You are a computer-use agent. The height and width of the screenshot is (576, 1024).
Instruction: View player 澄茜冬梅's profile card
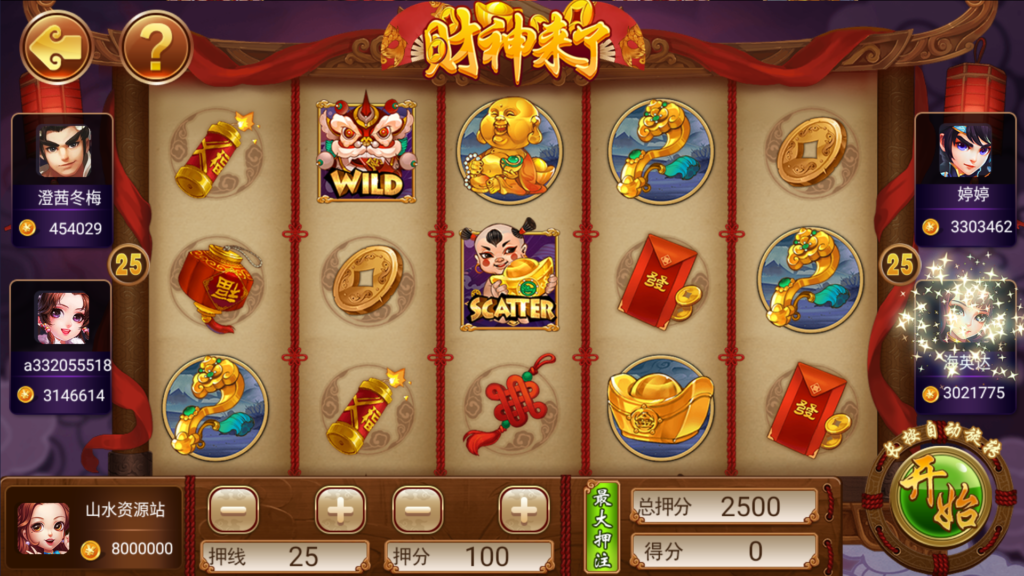coord(62,180)
